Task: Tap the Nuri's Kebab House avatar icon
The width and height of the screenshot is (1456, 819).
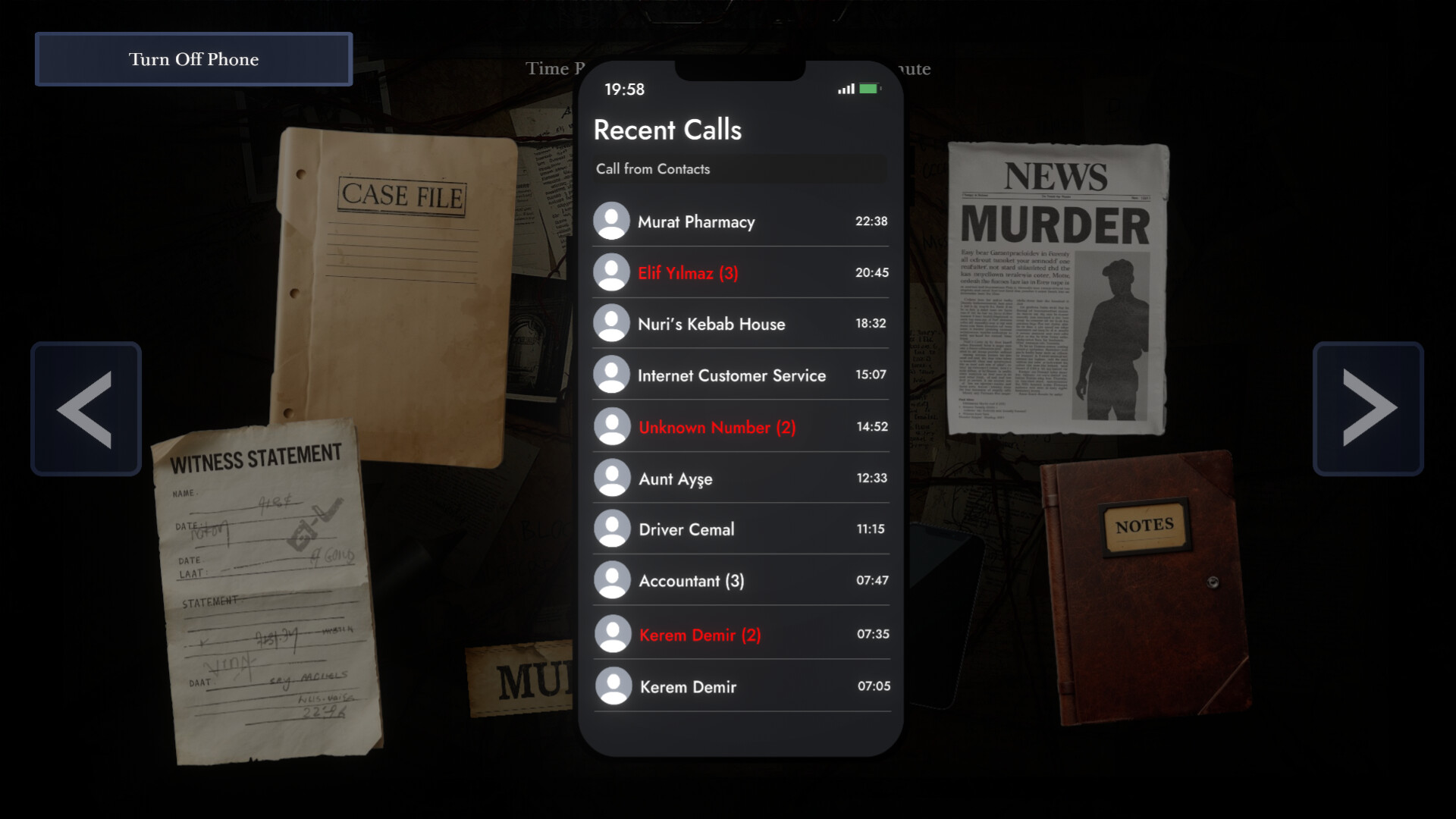Action: click(x=613, y=323)
